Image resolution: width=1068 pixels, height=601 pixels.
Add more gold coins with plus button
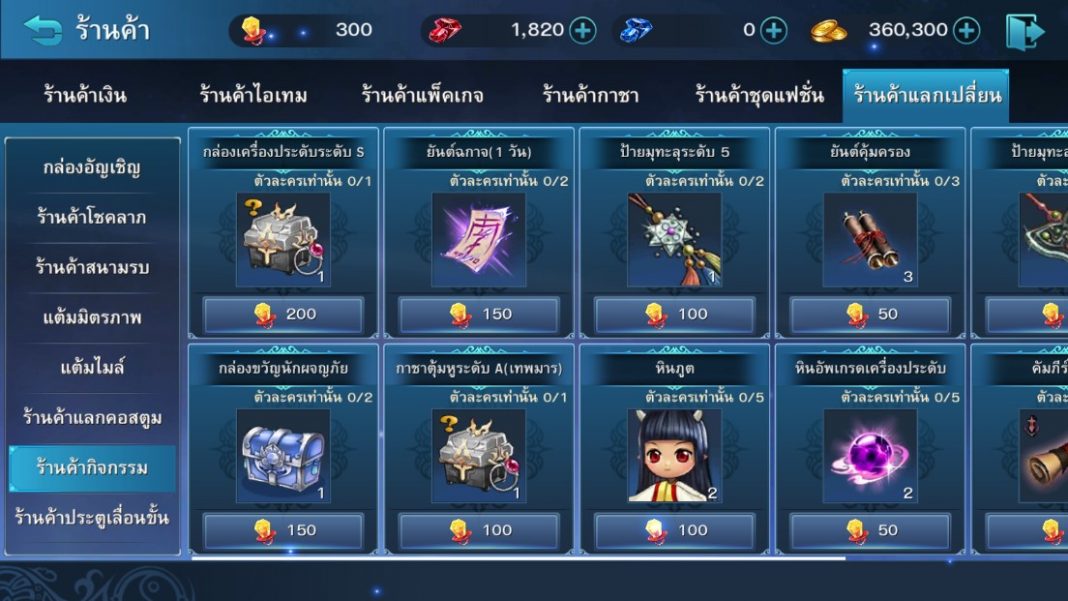pos(966,30)
